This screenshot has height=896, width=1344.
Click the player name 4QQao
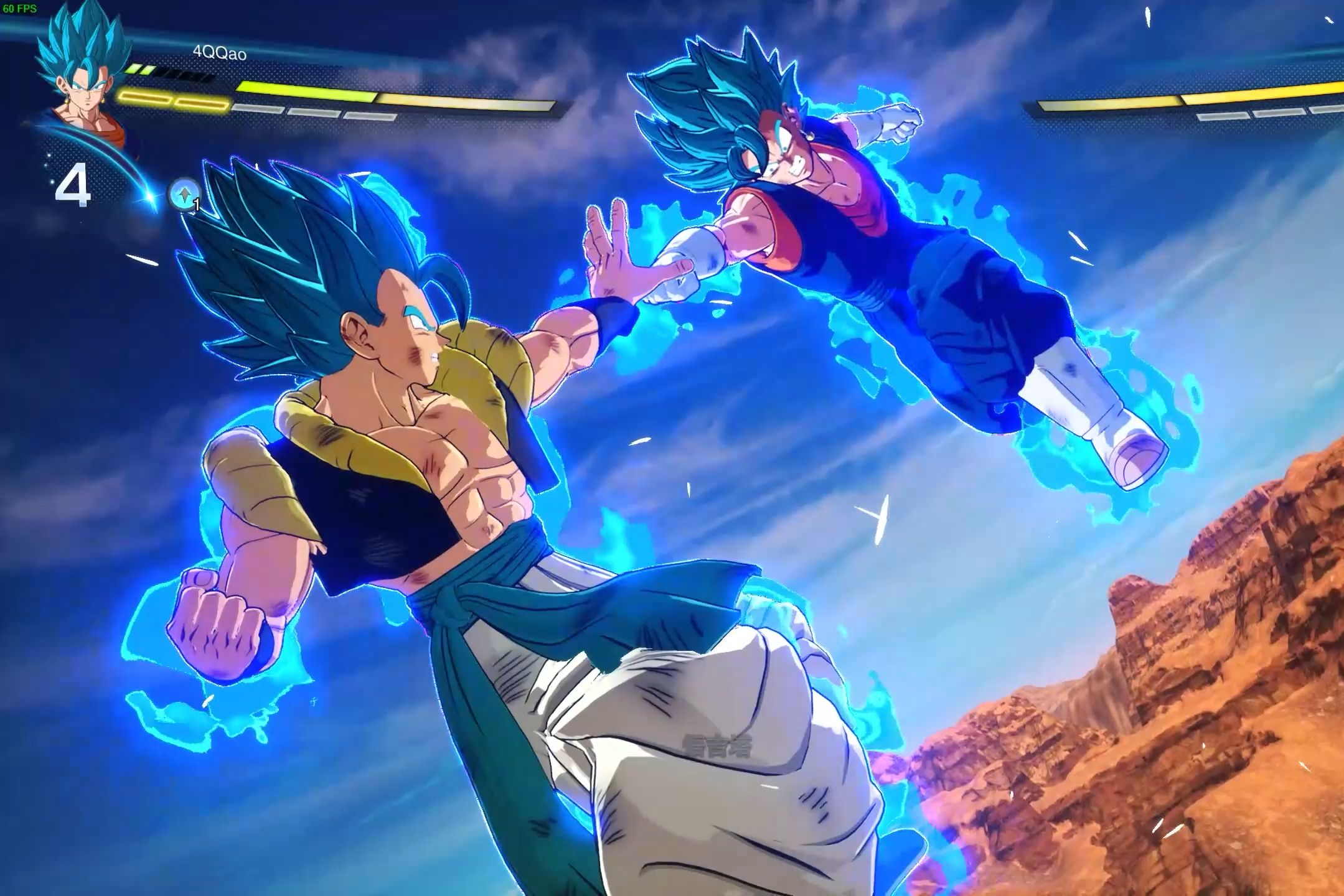pos(219,53)
